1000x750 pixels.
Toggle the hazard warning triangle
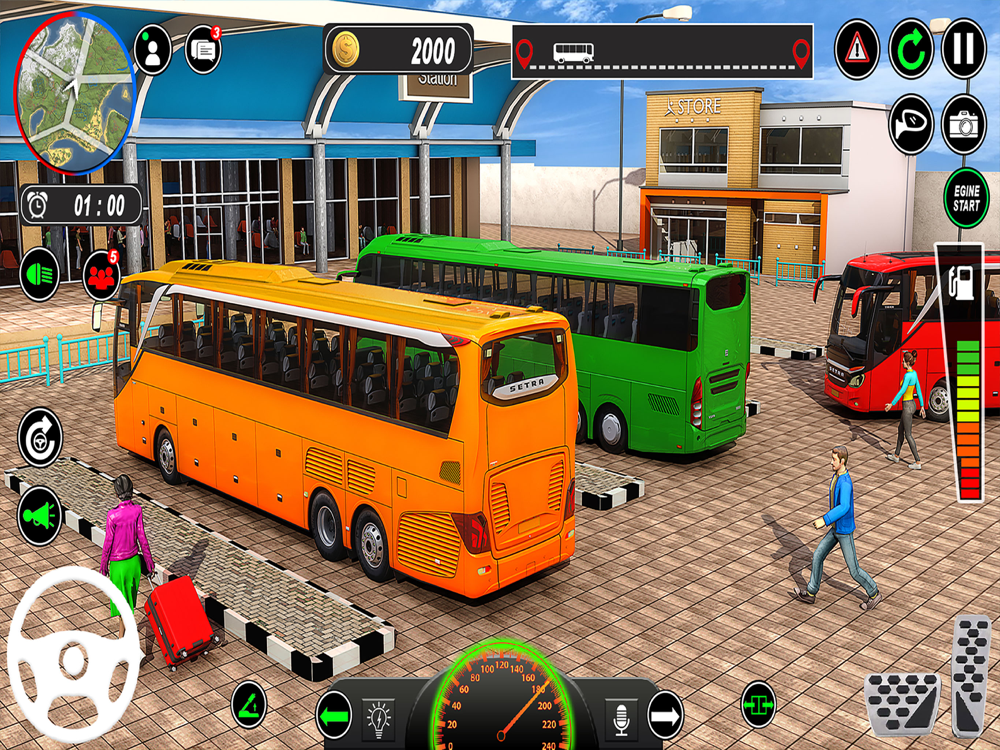pos(857,49)
